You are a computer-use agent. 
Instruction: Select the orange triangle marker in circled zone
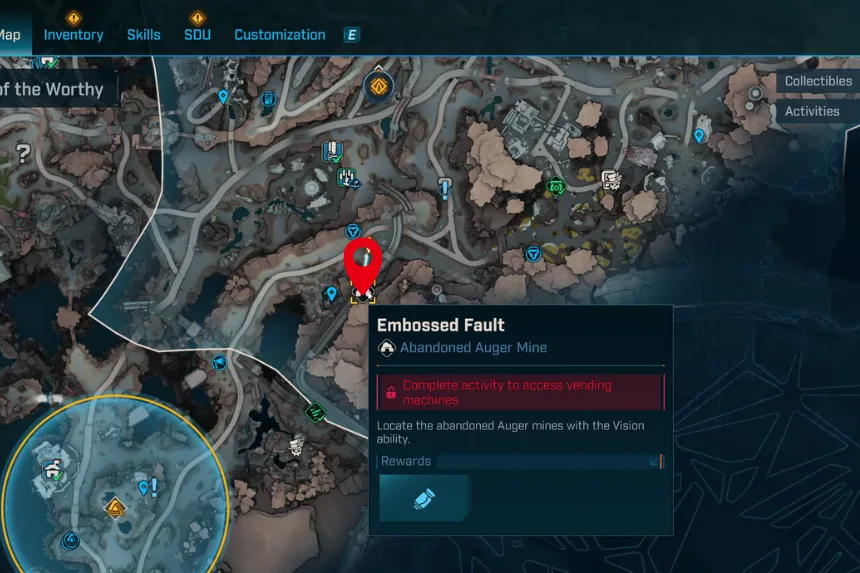[x=116, y=509]
